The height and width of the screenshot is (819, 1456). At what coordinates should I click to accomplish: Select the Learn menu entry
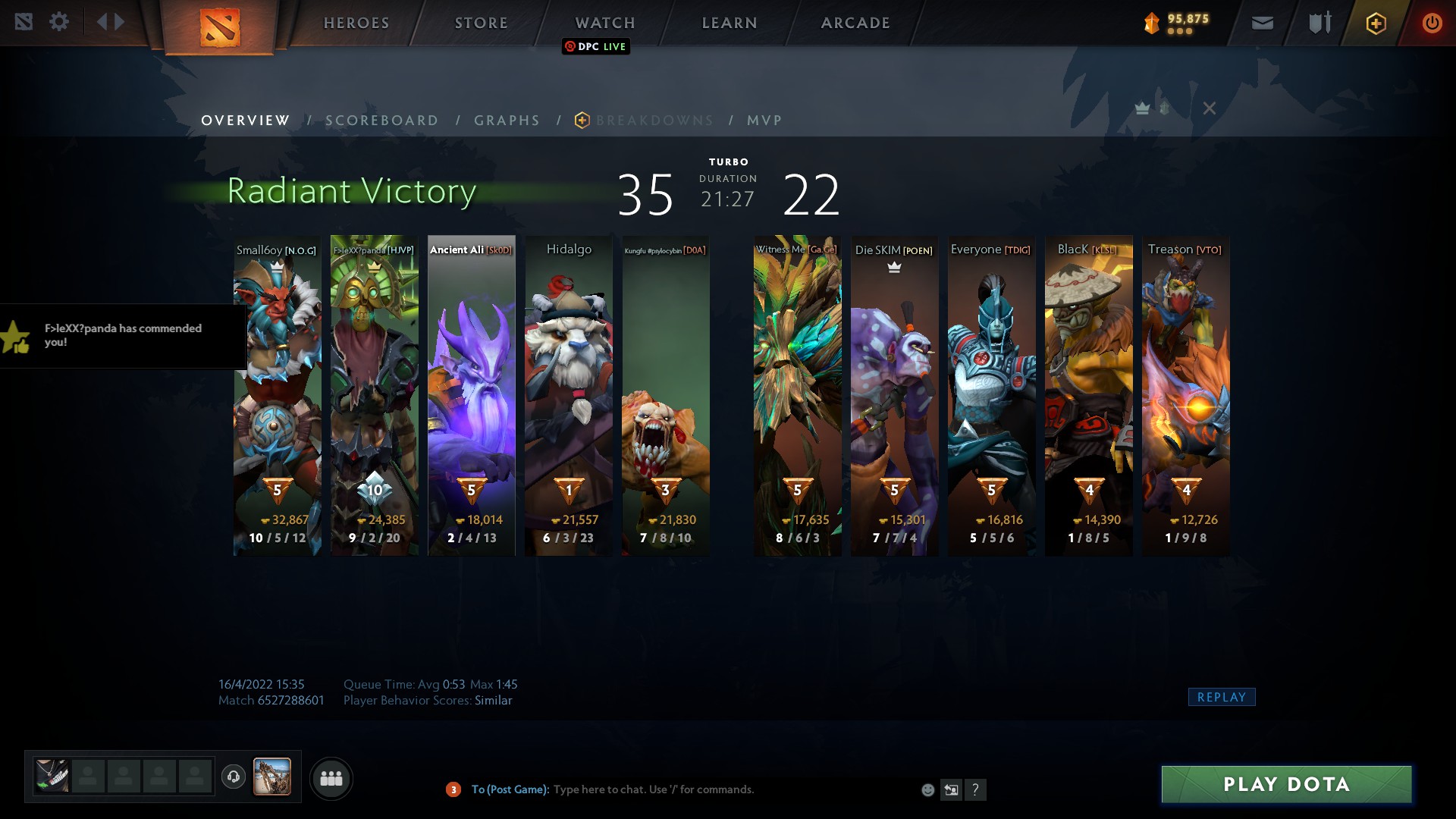730,23
